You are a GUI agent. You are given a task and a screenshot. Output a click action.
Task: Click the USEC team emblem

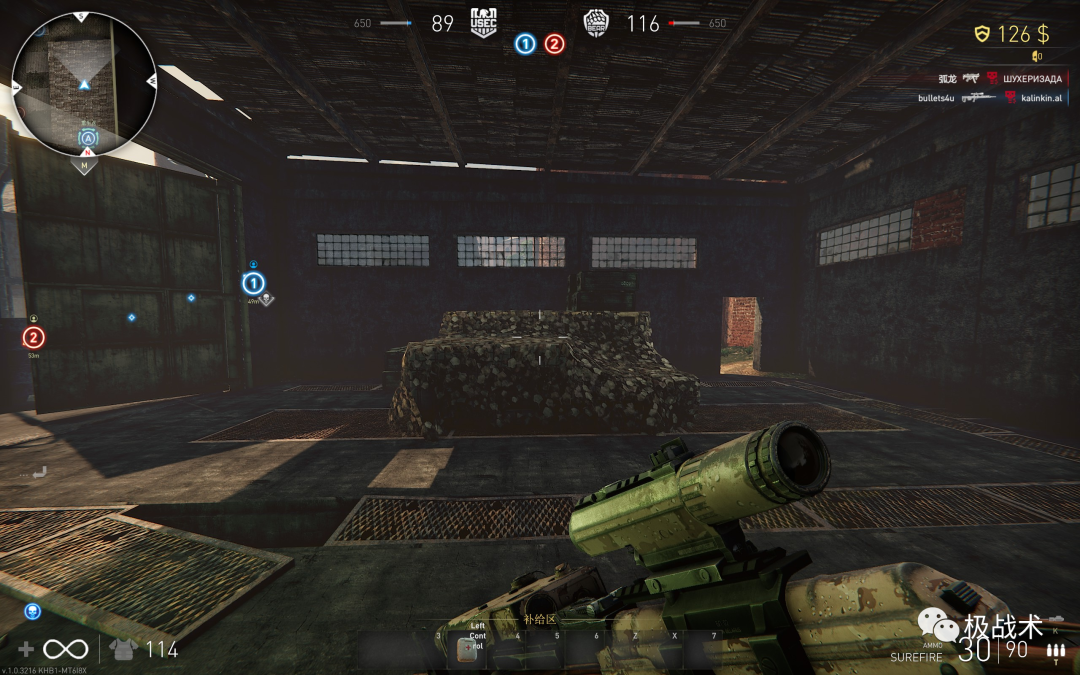tap(484, 23)
